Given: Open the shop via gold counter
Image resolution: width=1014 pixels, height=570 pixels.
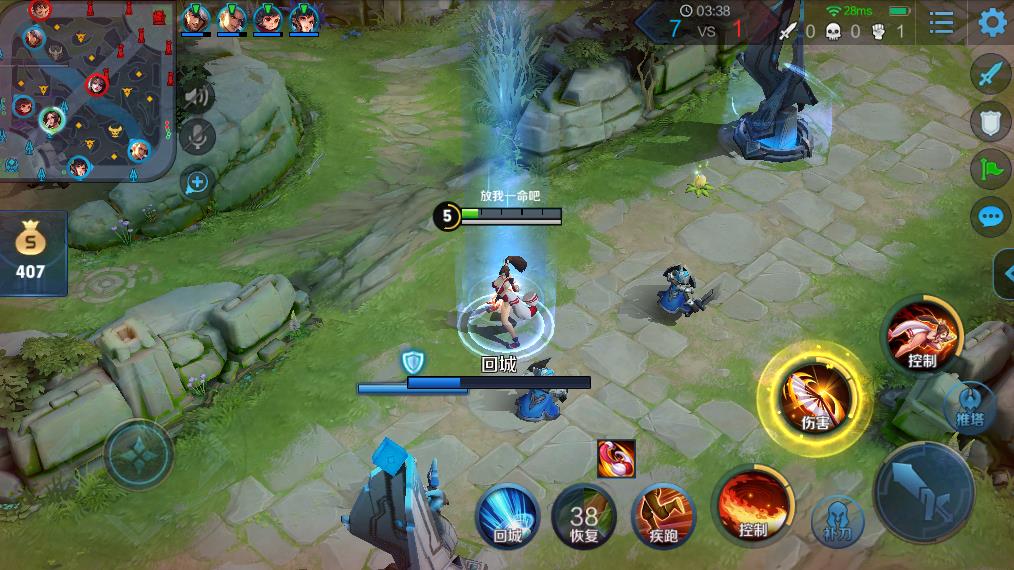Looking at the screenshot, I should 32,253.
